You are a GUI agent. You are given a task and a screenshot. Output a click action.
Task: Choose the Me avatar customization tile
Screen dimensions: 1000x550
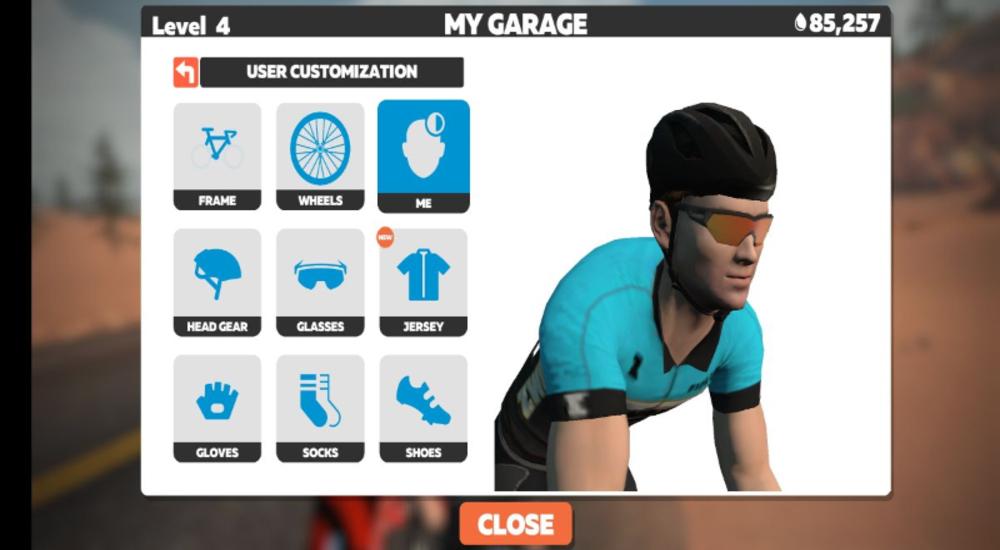tap(423, 156)
